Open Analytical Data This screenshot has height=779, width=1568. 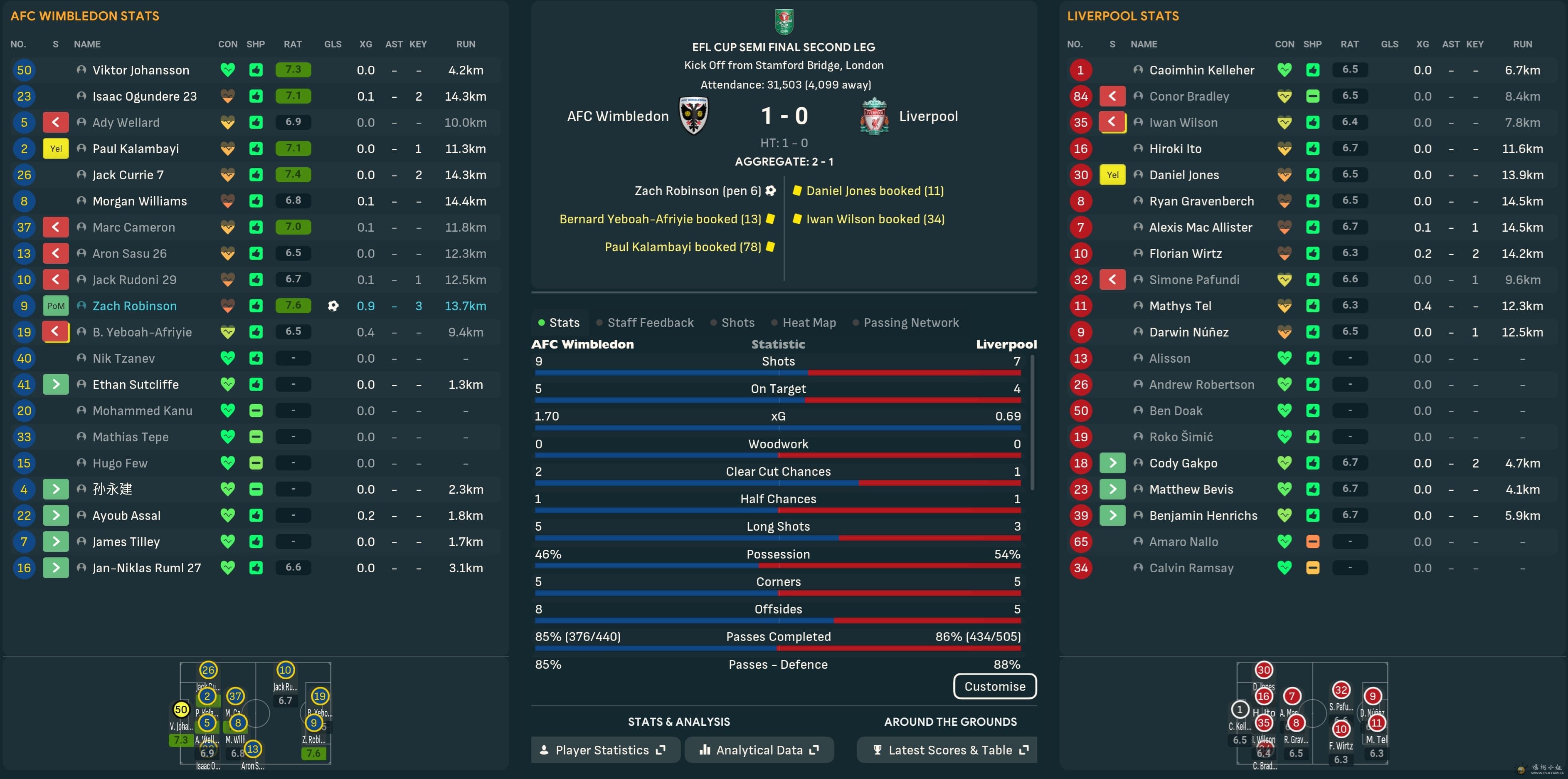click(x=759, y=750)
